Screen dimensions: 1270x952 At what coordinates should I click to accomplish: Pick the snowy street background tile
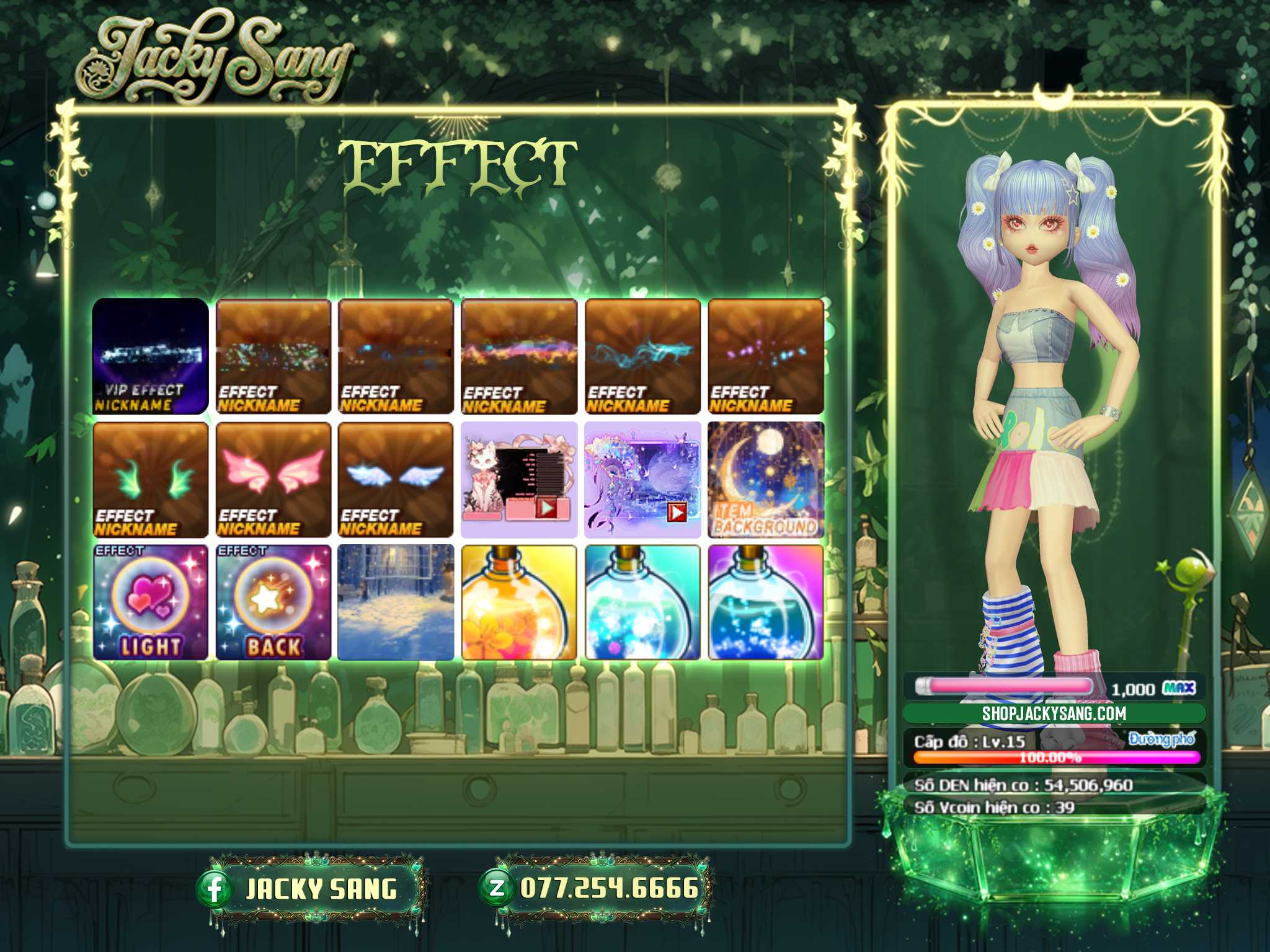(396, 602)
